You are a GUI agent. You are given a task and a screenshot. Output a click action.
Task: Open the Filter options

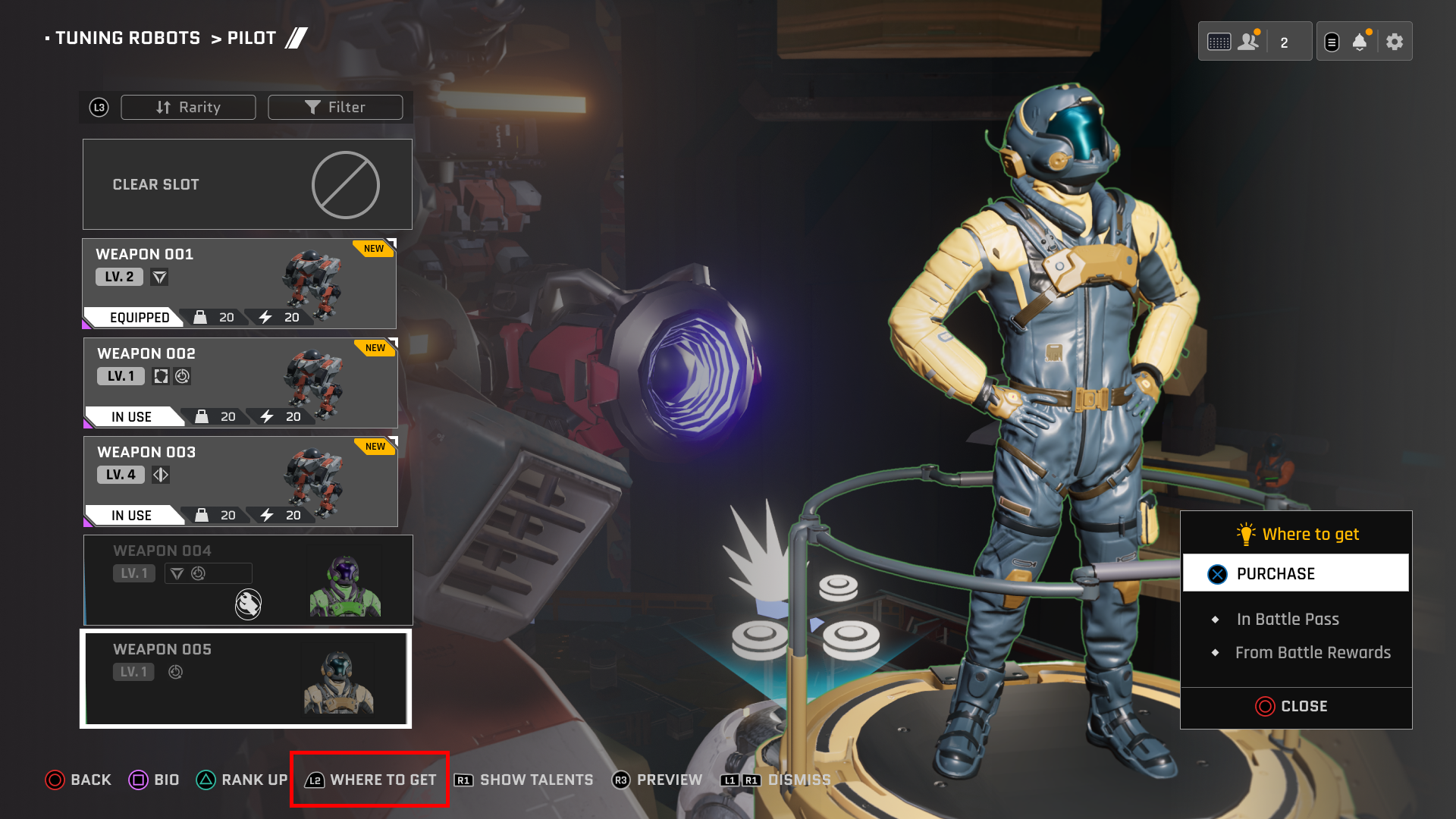335,108
